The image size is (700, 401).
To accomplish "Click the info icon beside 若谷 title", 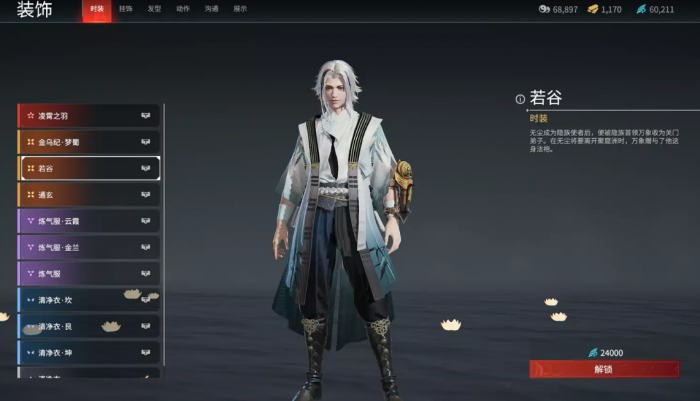I will coord(520,99).
